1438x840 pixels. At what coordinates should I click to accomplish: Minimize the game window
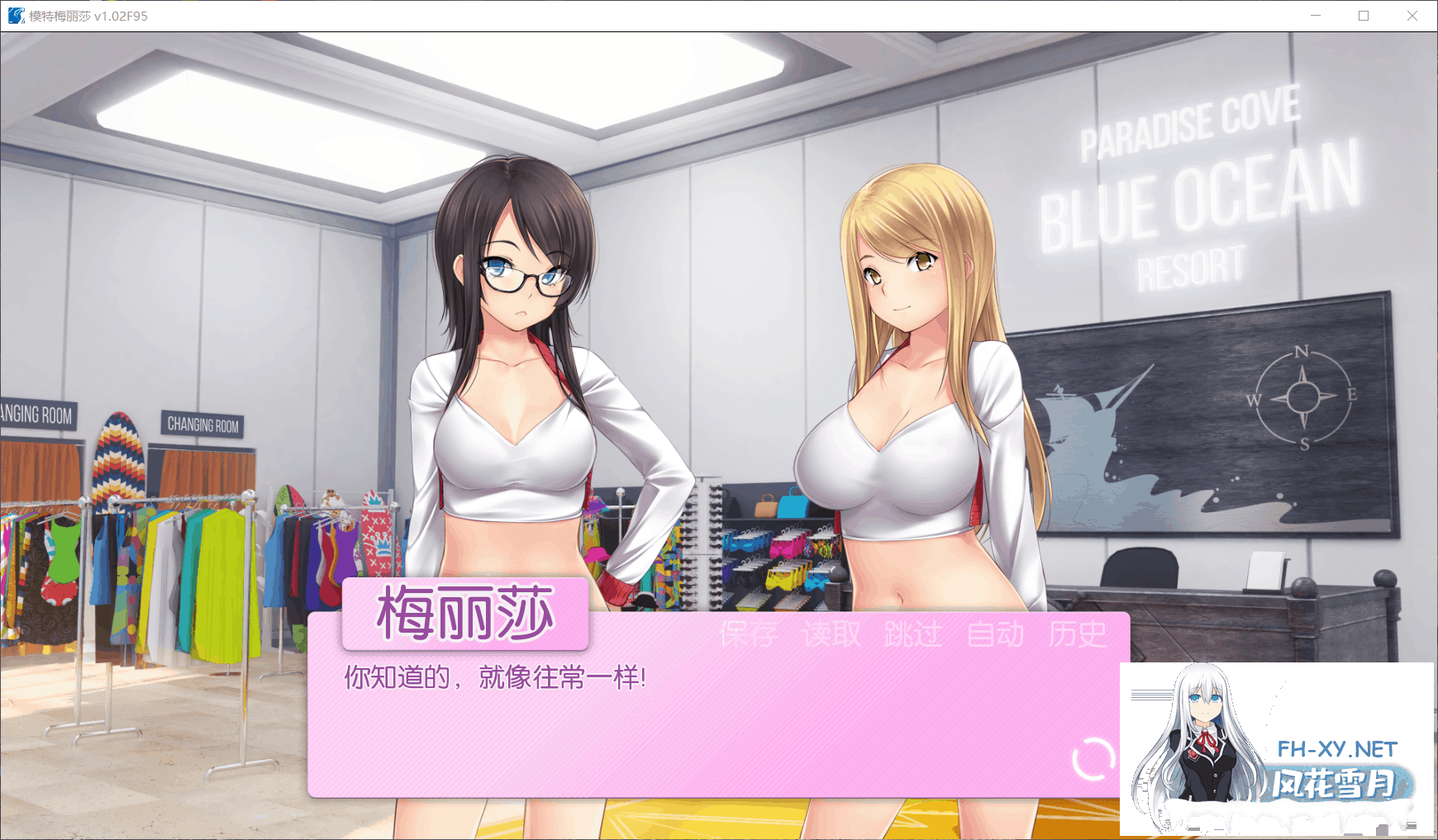tap(1316, 16)
